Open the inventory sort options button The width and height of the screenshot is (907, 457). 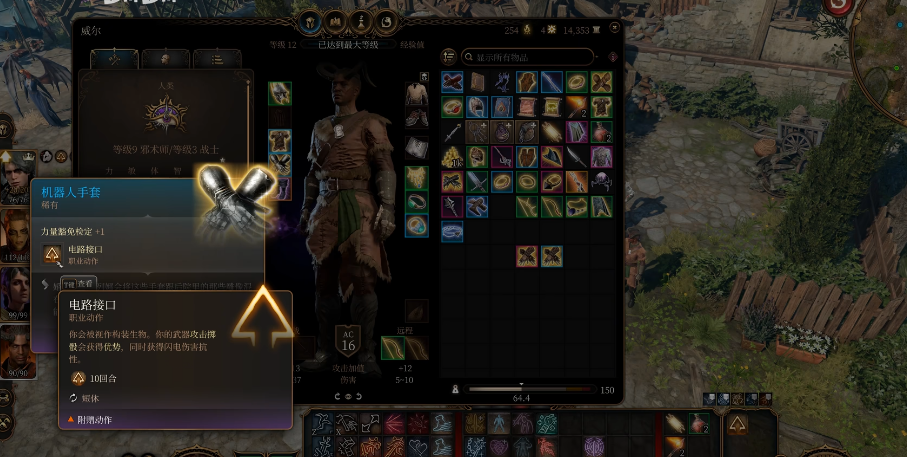pyautogui.click(x=449, y=57)
